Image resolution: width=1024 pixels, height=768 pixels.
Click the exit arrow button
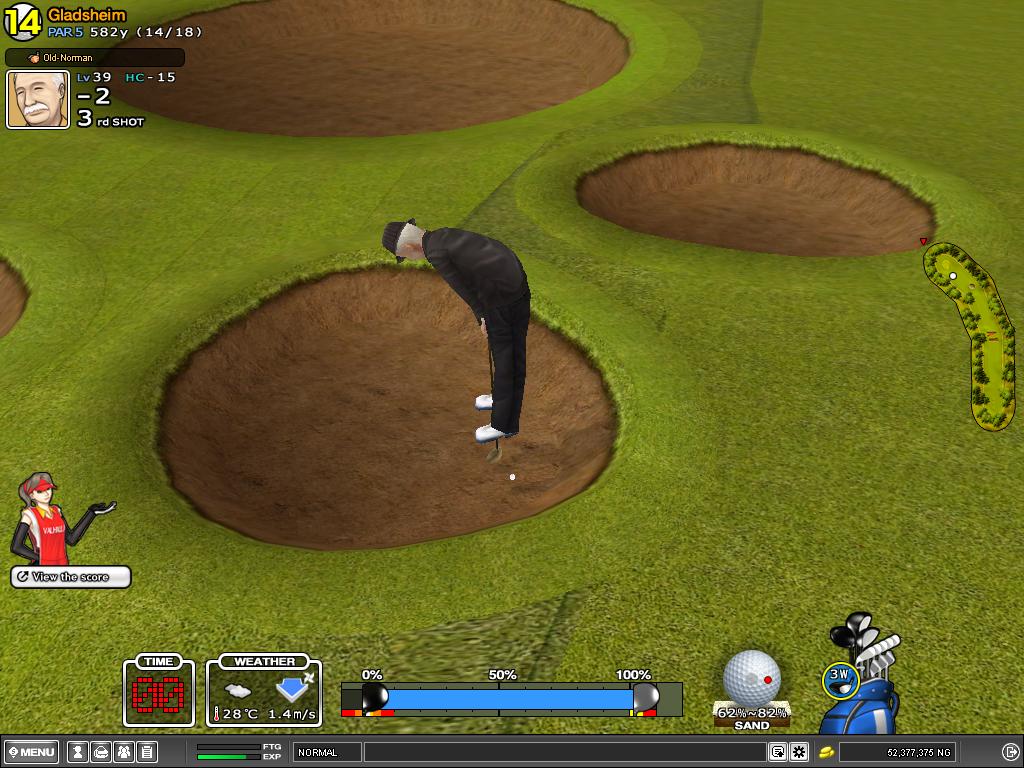coord(1010,752)
